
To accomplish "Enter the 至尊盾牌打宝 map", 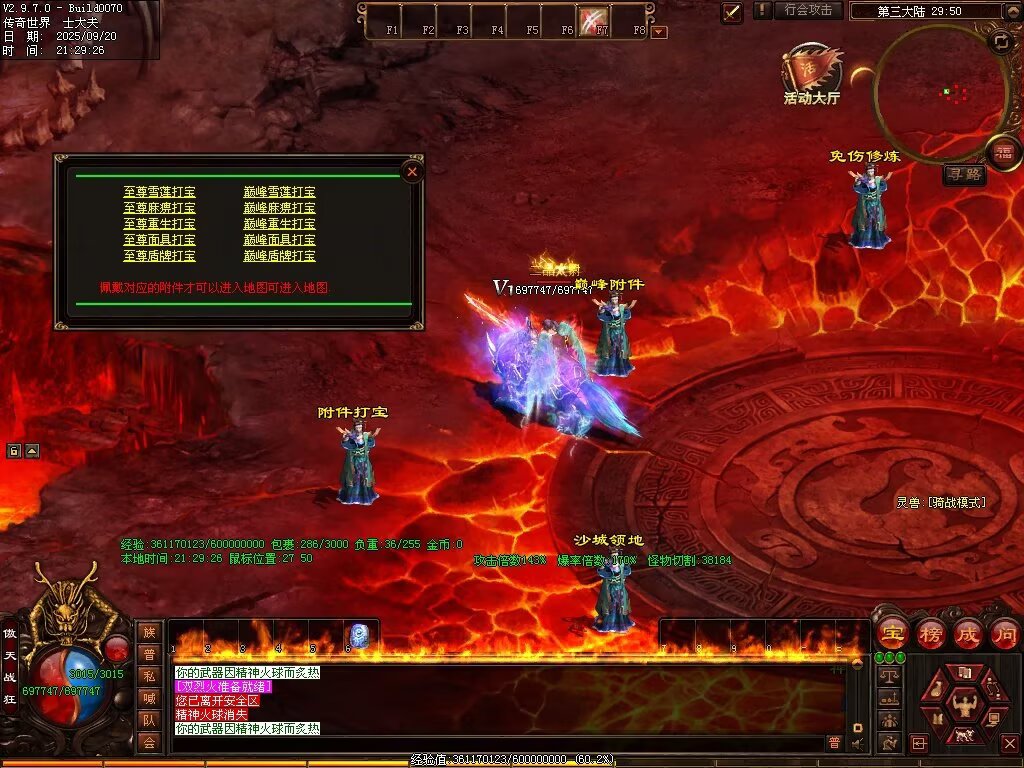I will [160, 256].
